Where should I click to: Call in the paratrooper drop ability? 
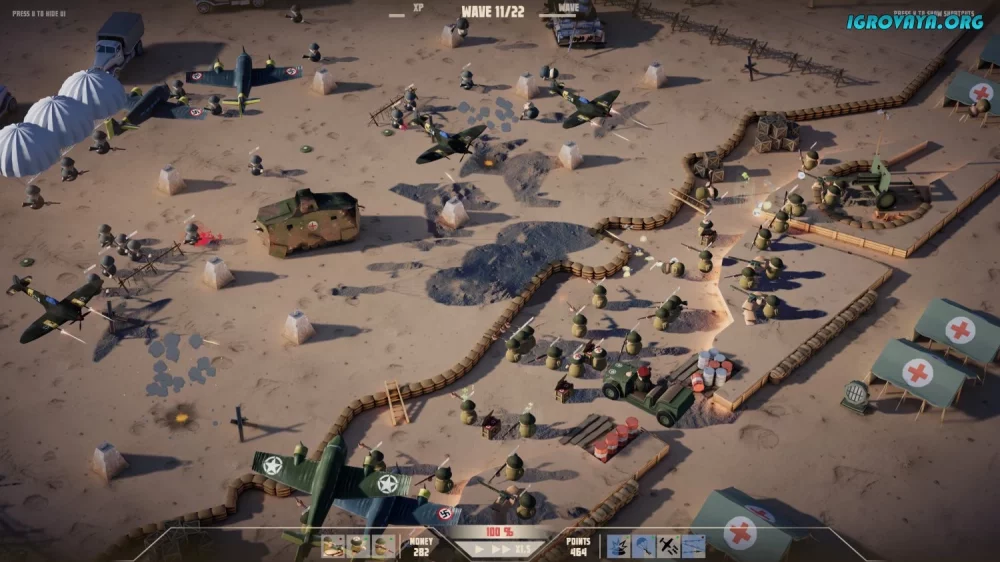point(644,546)
